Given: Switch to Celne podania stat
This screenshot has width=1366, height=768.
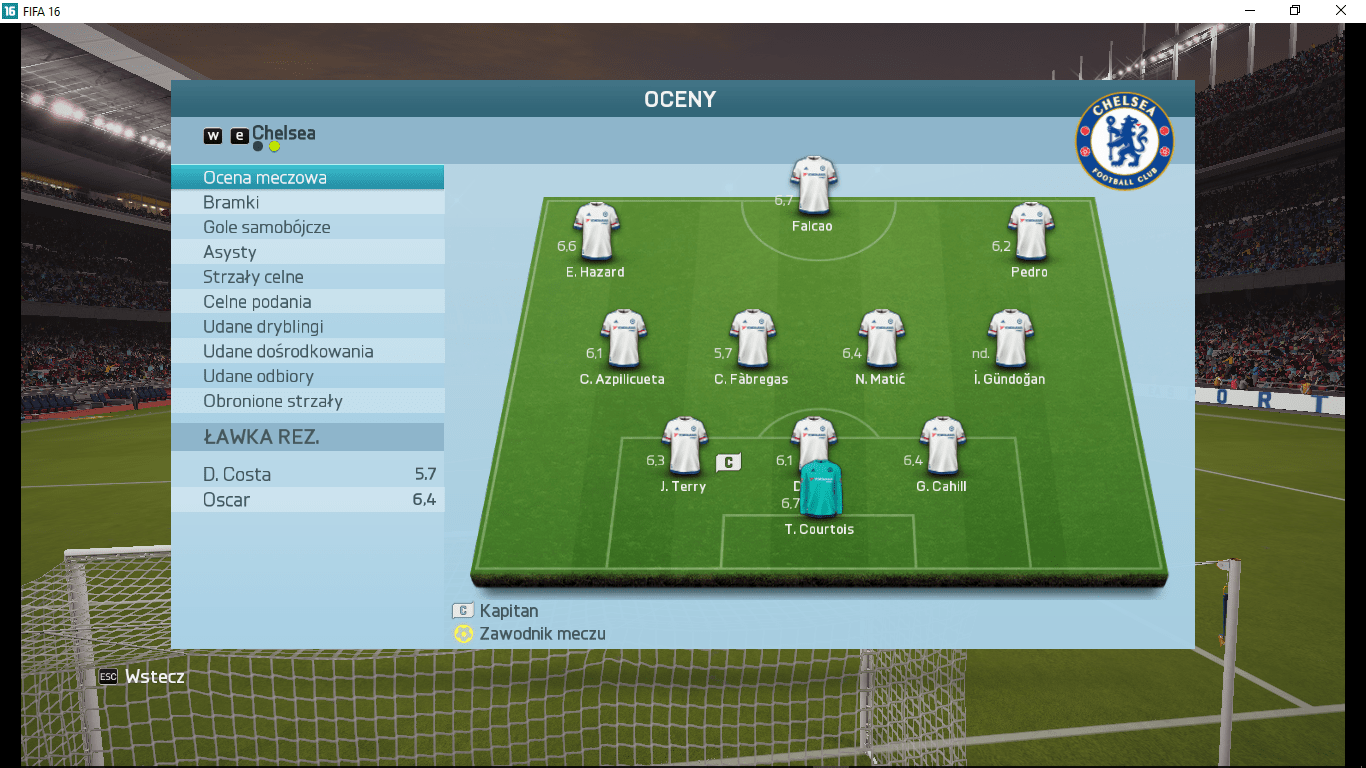Looking at the screenshot, I should [x=307, y=302].
